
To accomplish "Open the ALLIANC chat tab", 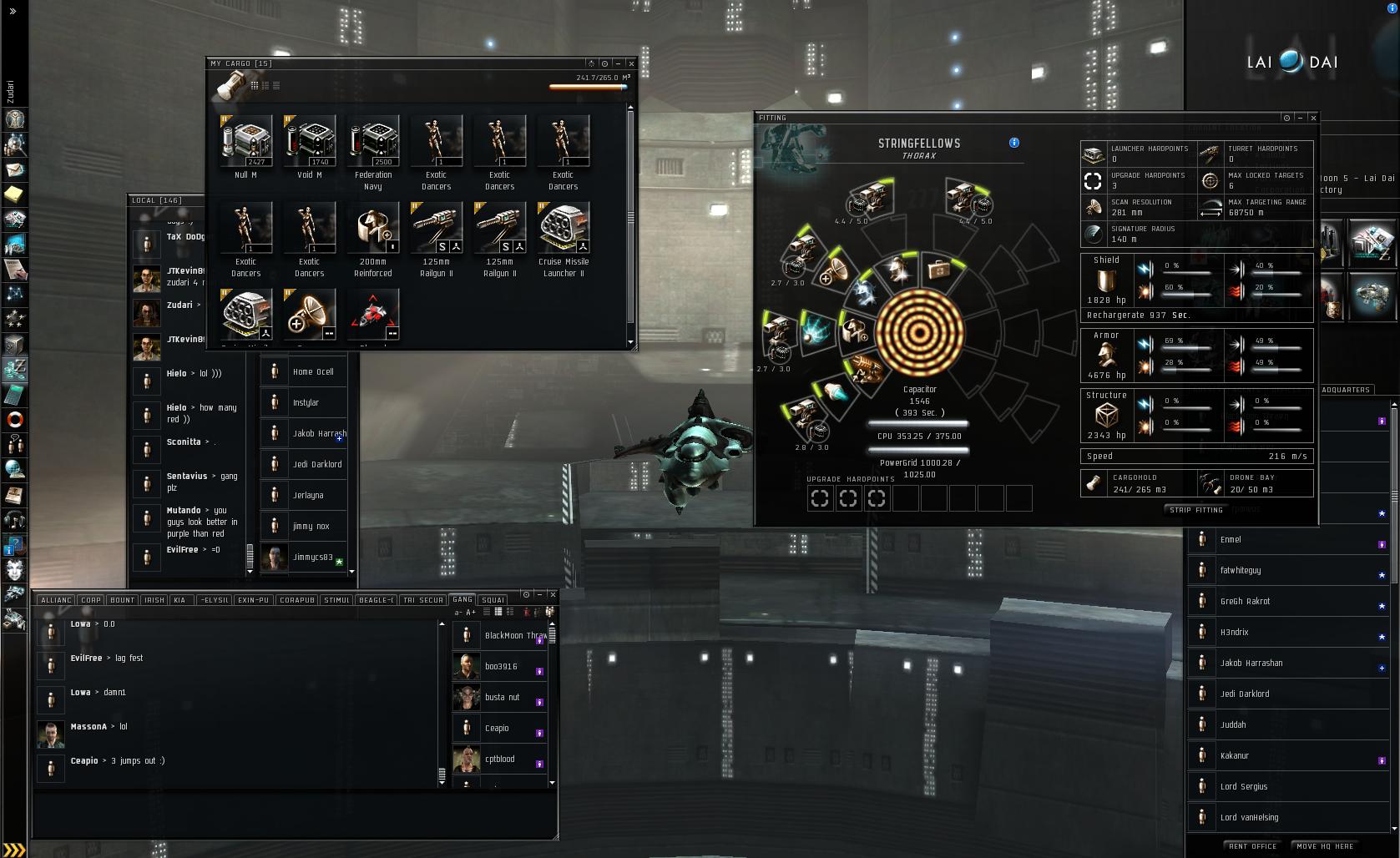I will [x=57, y=600].
